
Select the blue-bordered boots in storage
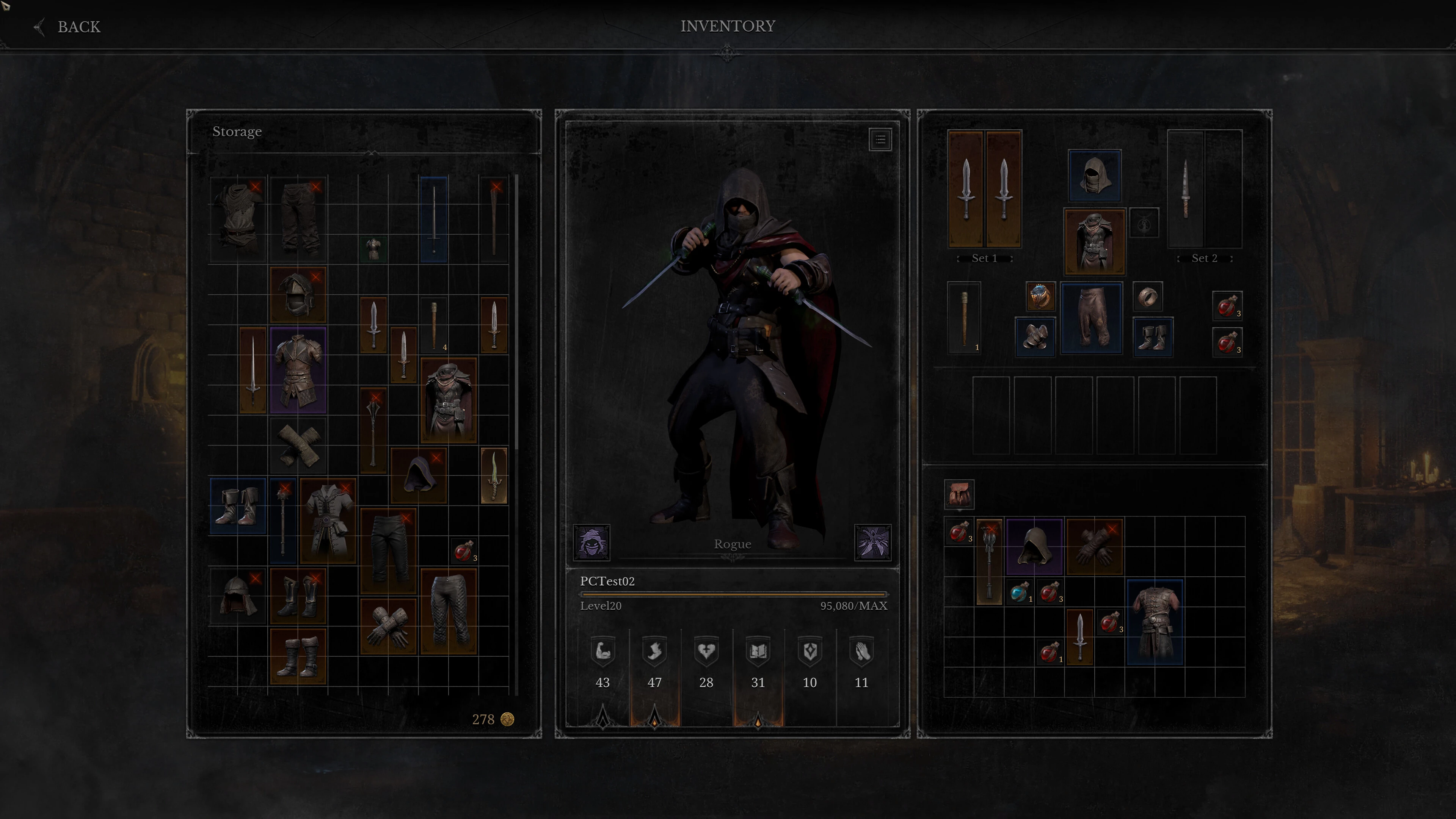point(237,506)
